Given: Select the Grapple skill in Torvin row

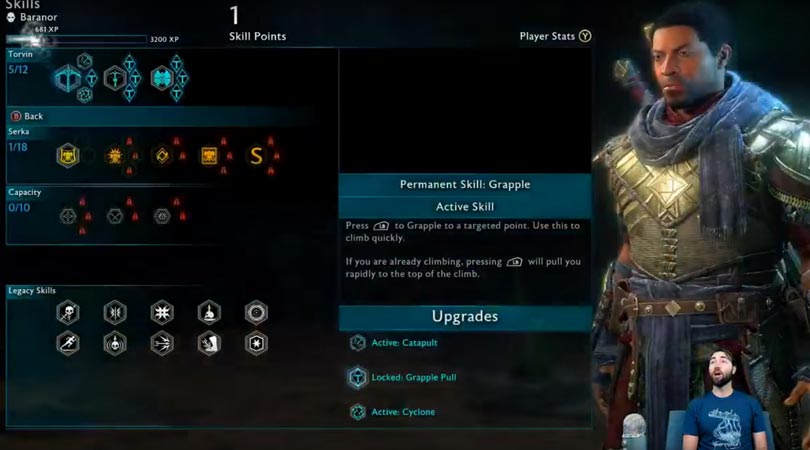Looking at the screenshot, I should click(68, 78).
